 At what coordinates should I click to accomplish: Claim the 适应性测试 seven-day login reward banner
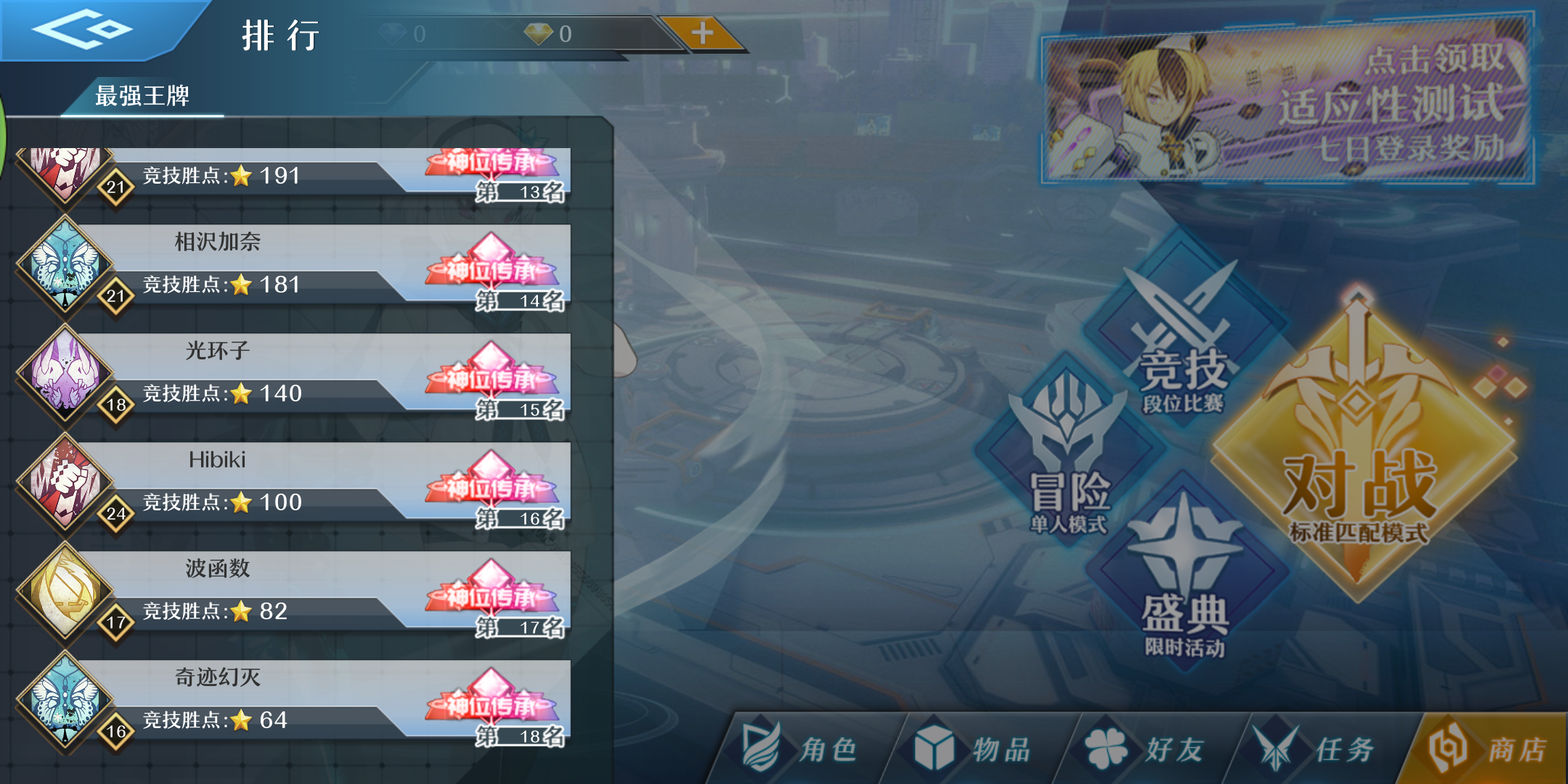[x=1299, y=109]
